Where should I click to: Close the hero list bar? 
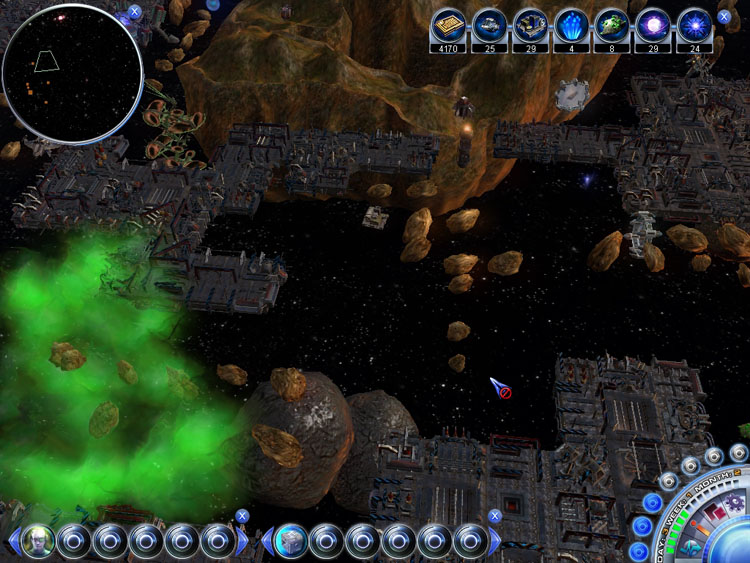pos(242,516)
